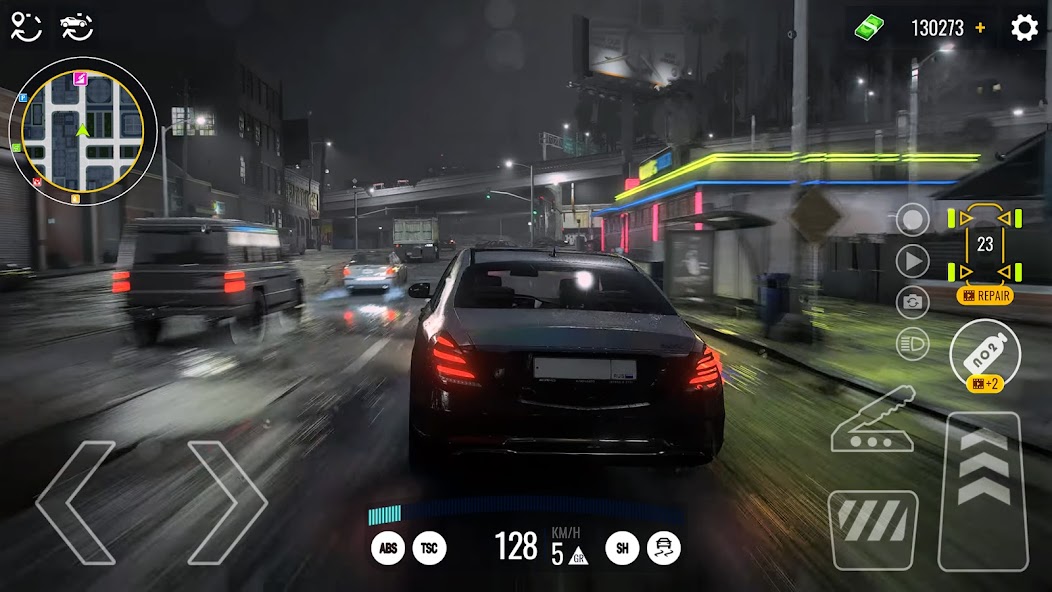Activate the NO2 nitro boost
Viewport: 1052px width, 592px height.
pyautogui.click(x=985, y=350)
